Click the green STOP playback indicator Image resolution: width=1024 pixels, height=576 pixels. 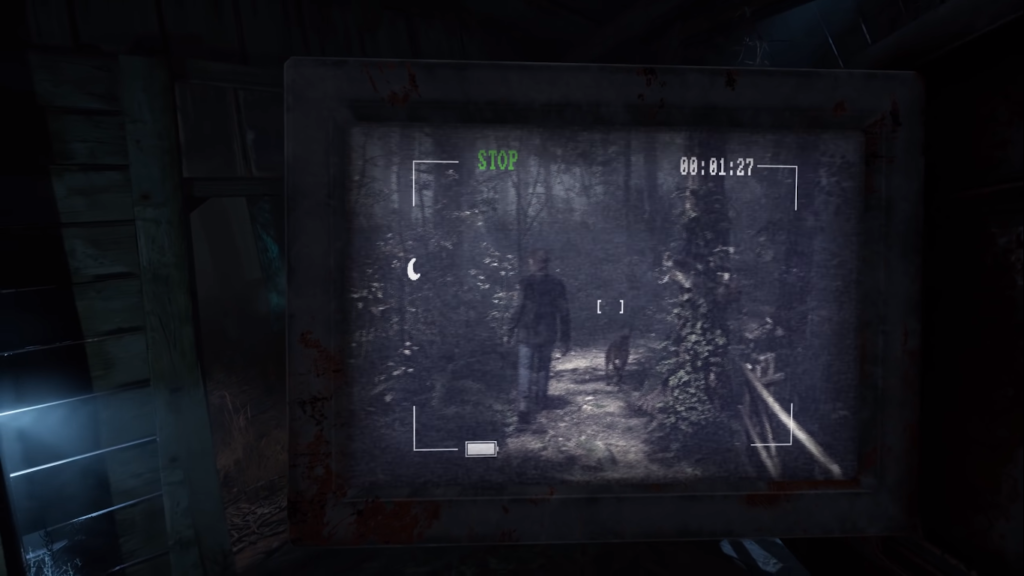point(497,161)
